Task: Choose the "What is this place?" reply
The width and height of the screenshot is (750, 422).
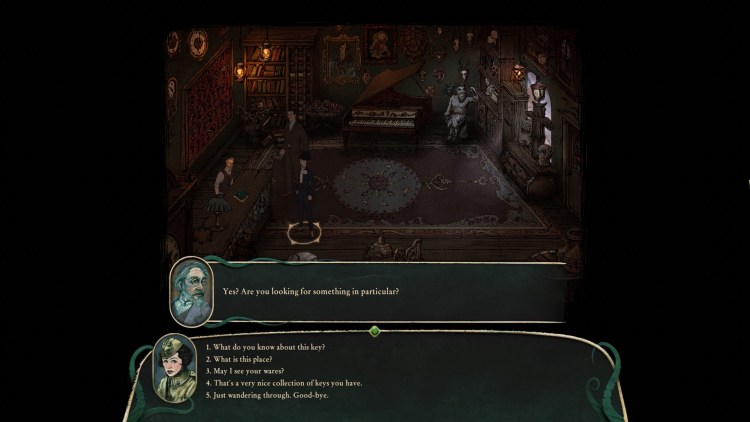Action: 241,359
